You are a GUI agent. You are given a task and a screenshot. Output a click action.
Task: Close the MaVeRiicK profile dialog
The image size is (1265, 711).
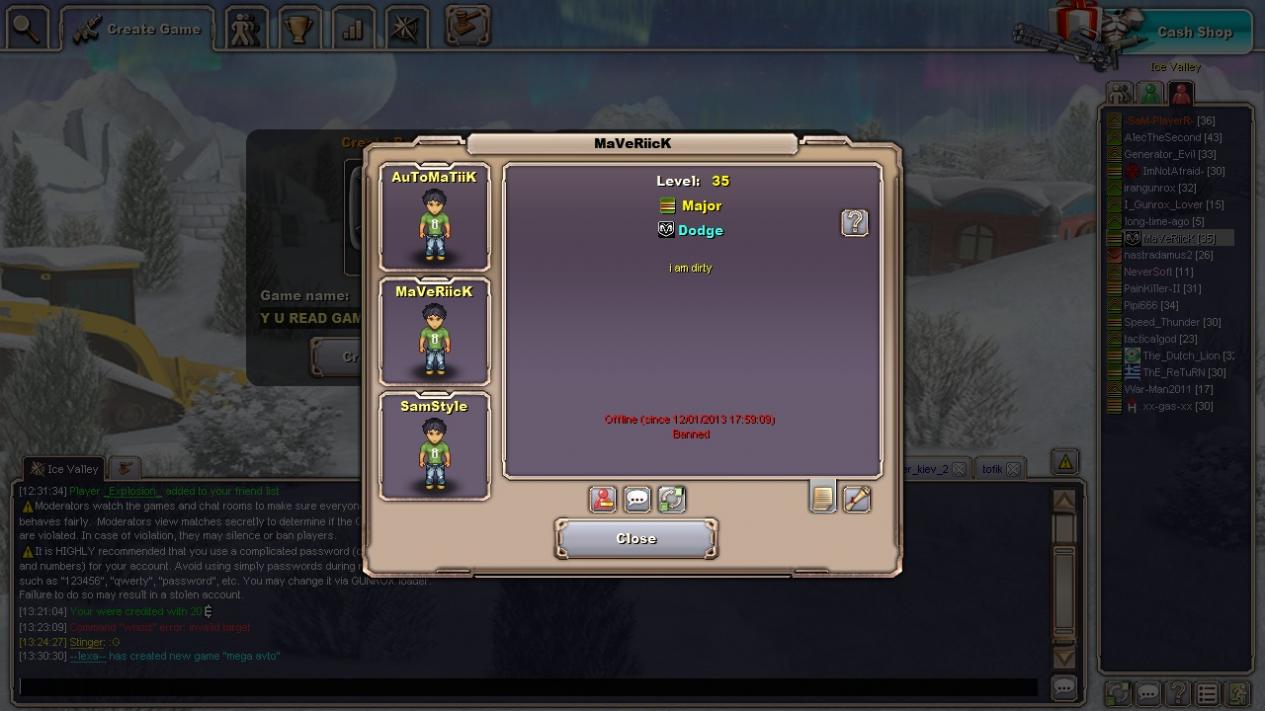636,539
